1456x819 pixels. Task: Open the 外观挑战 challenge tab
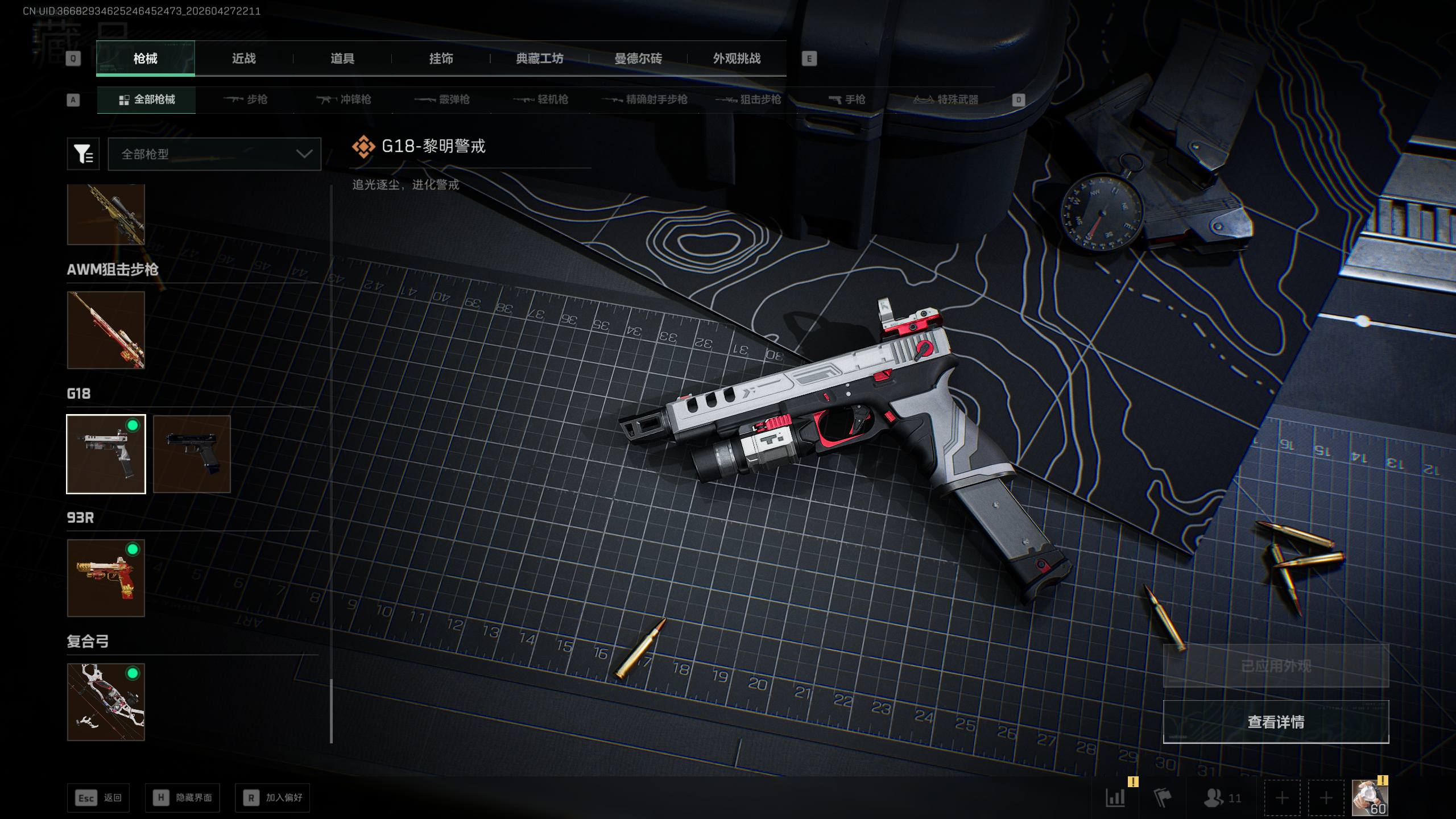[737, 59]
